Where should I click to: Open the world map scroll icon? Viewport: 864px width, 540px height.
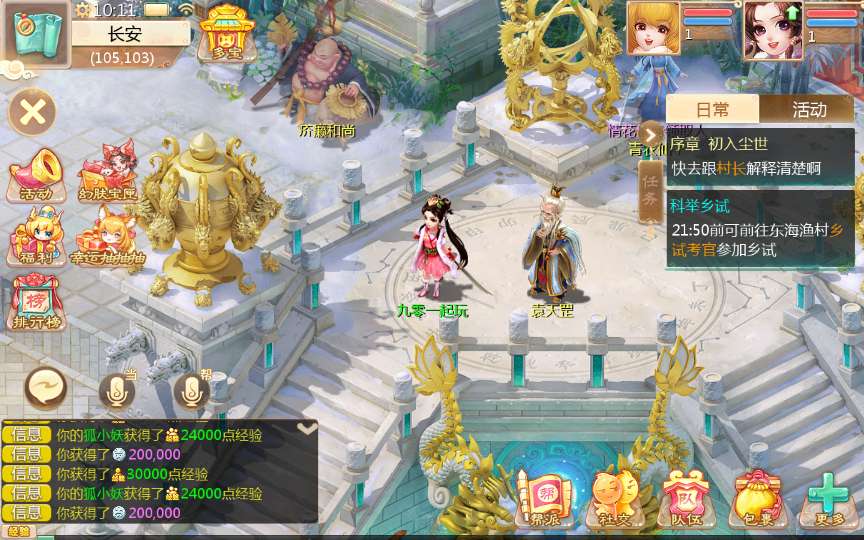pos(35,33)
